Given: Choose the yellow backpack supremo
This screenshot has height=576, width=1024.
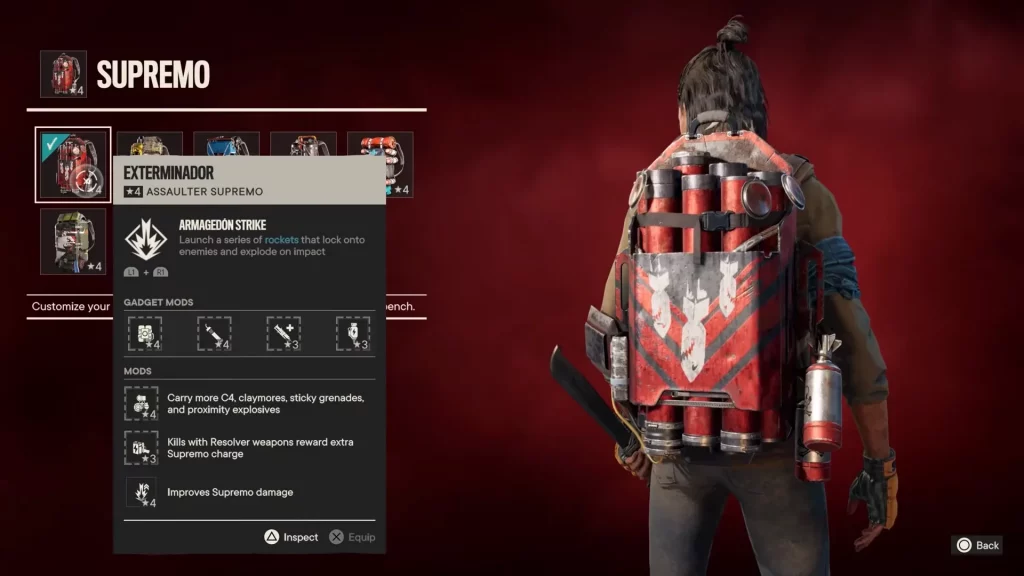Looking at the screenshot, I should [150, 144].
